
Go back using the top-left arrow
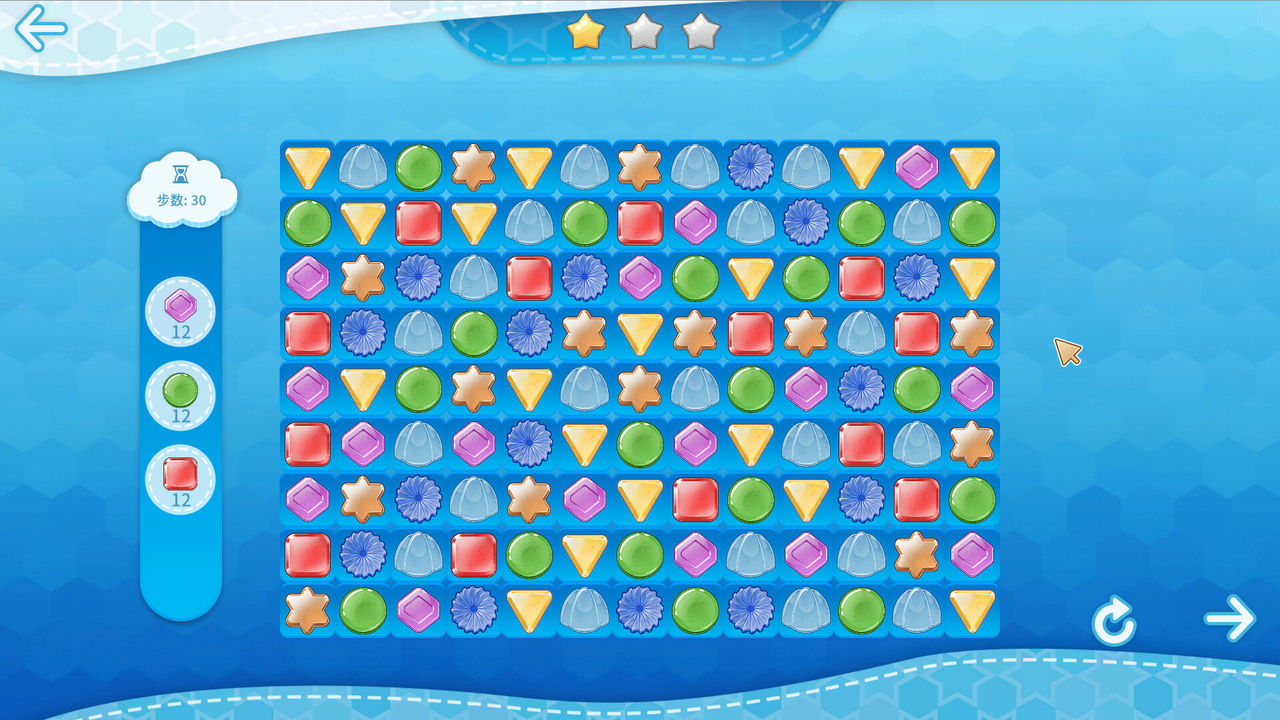[40, 28]
